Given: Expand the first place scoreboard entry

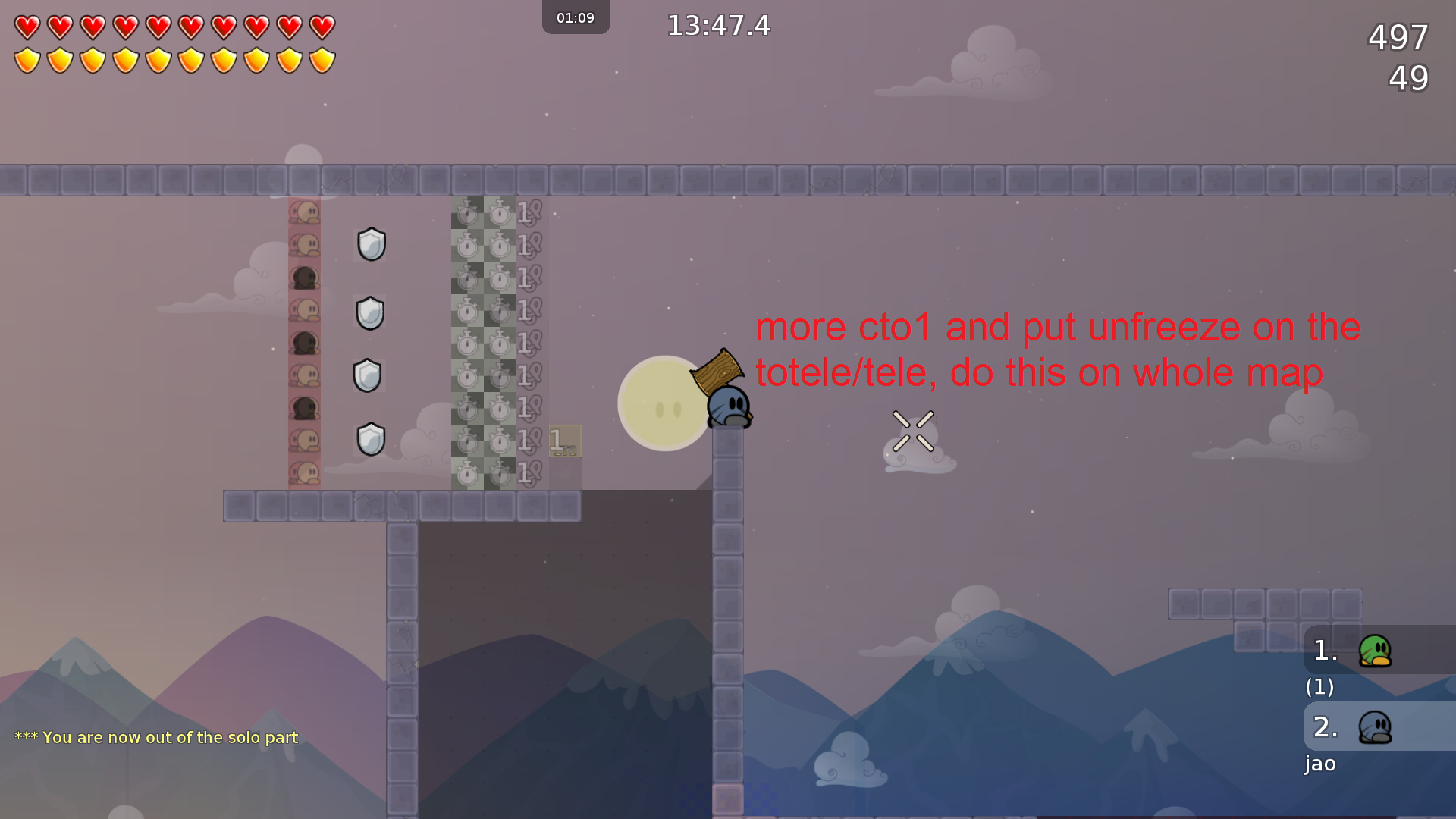Looking at the screenshot, I should pos(1323,649).
